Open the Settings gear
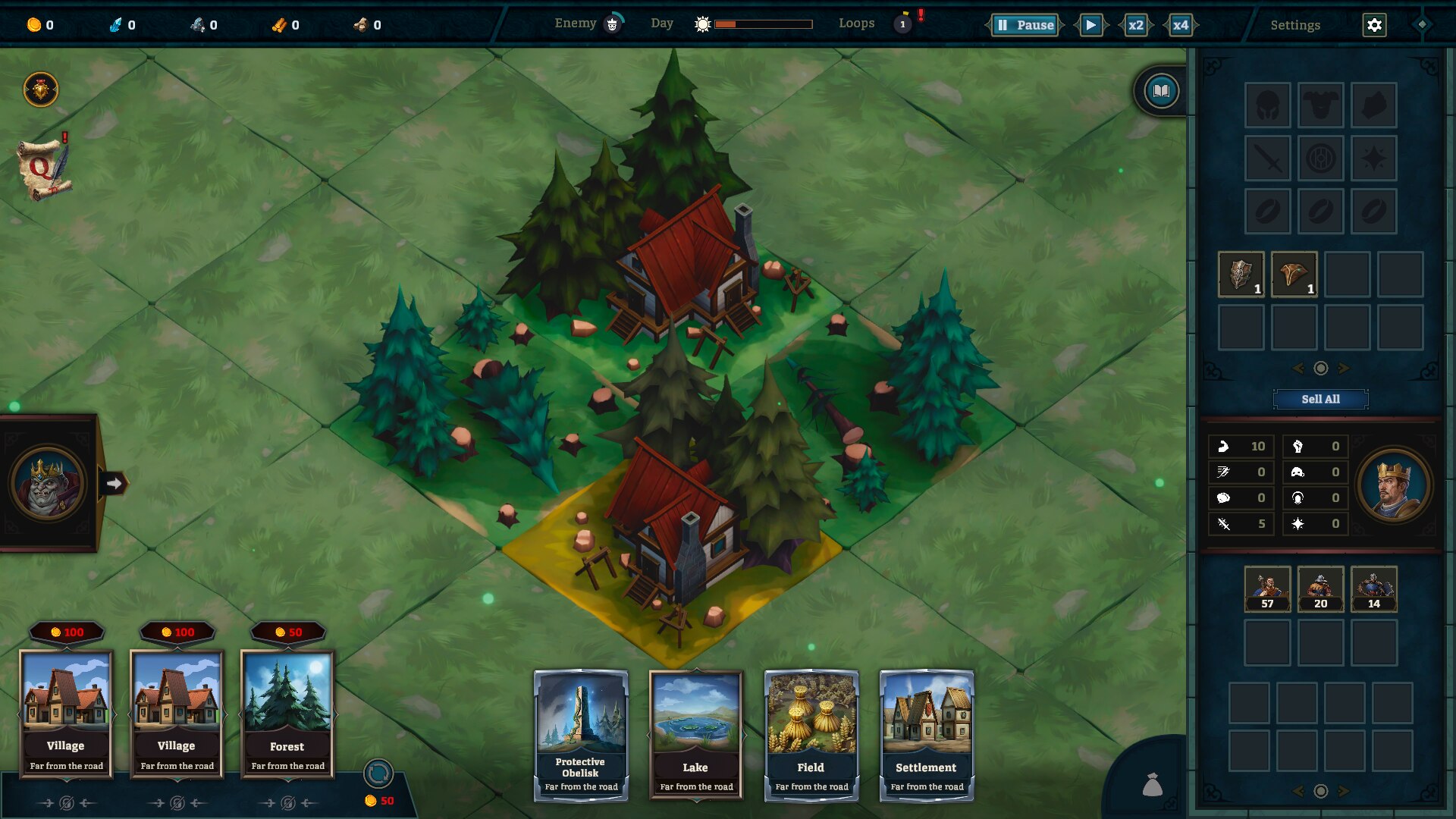Viewport: 1456px width, 819px height. (x=1374, y=25)
